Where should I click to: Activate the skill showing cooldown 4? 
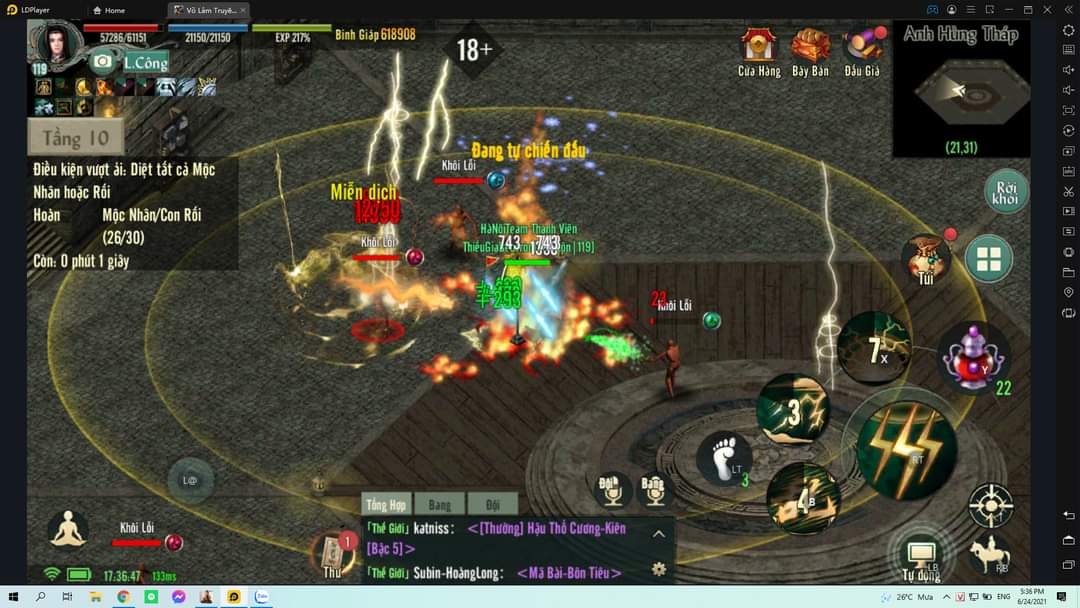pos(803,498)
